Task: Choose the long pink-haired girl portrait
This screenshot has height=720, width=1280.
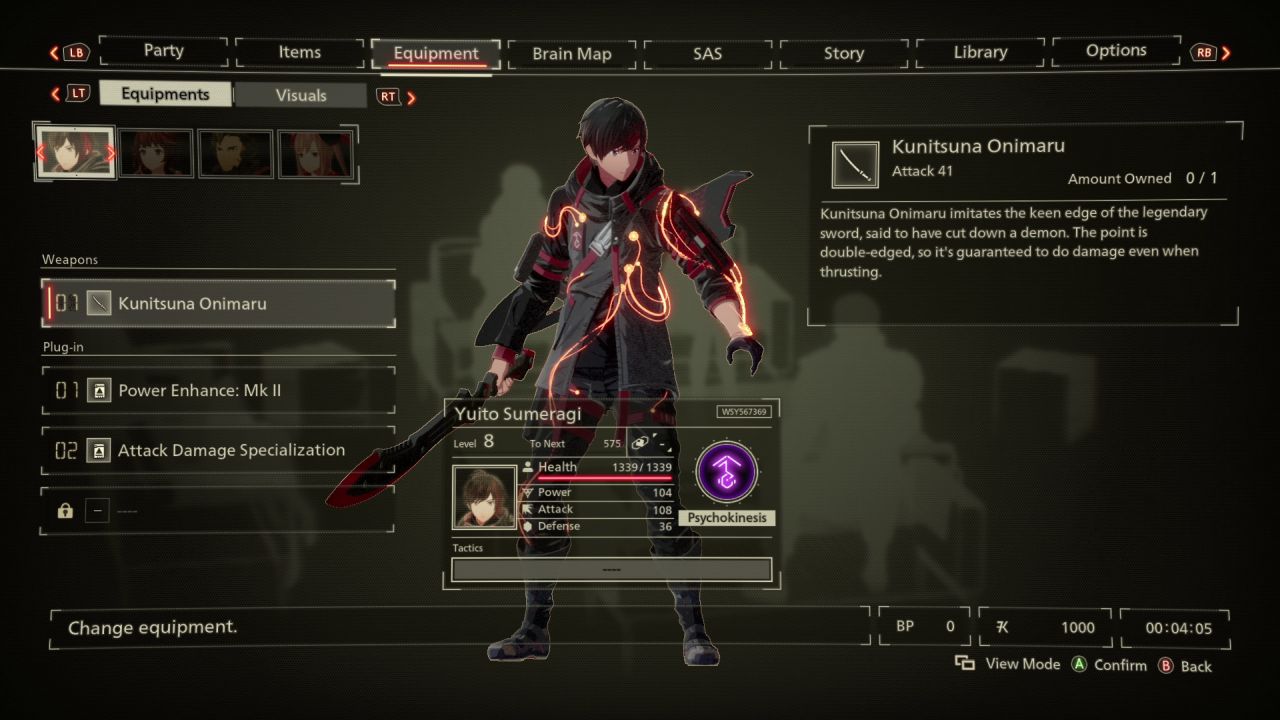Action: pyautogui.click(x=315, y=154)
